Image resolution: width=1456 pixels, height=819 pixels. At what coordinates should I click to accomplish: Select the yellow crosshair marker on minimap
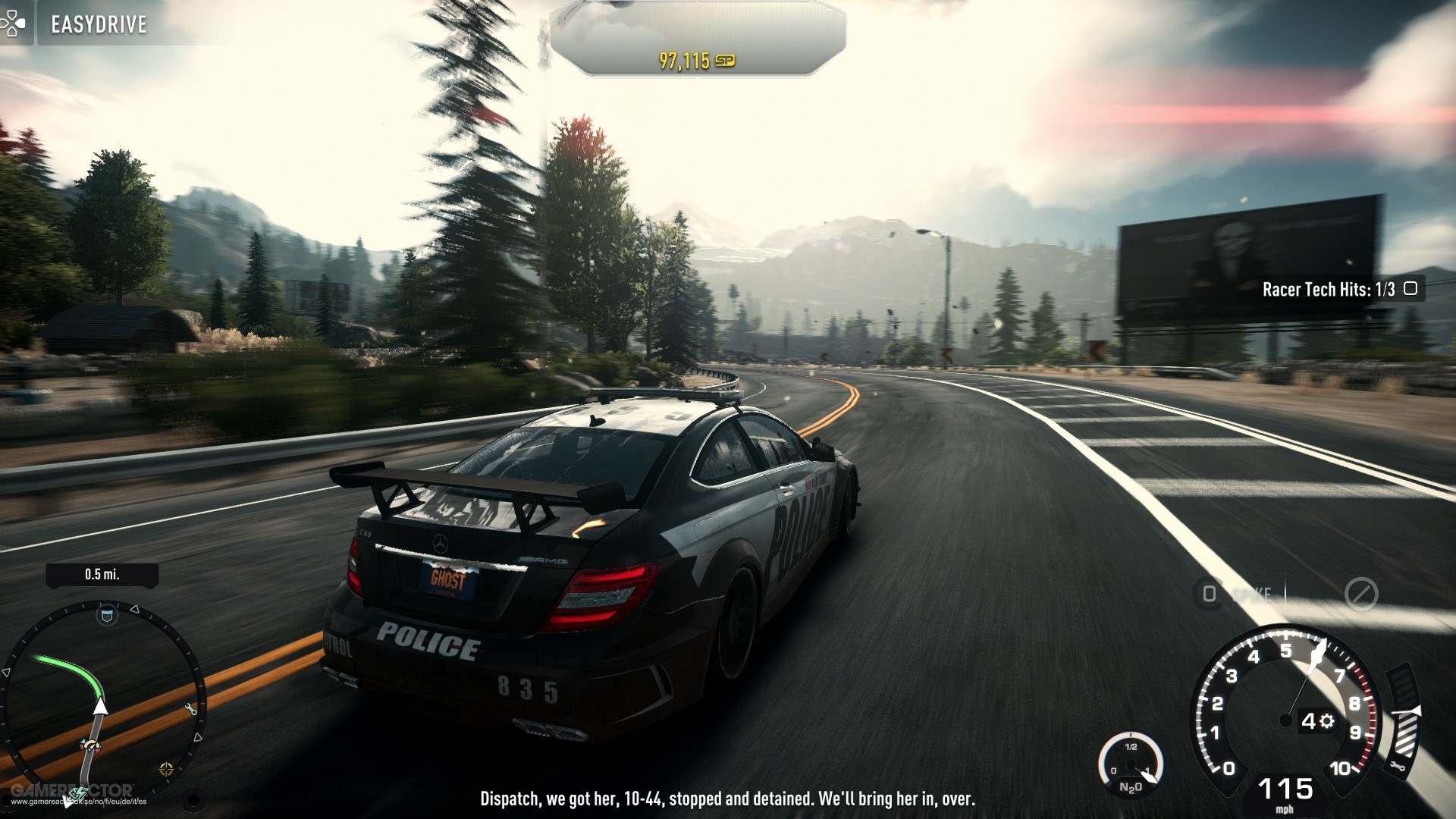[167, 770]
